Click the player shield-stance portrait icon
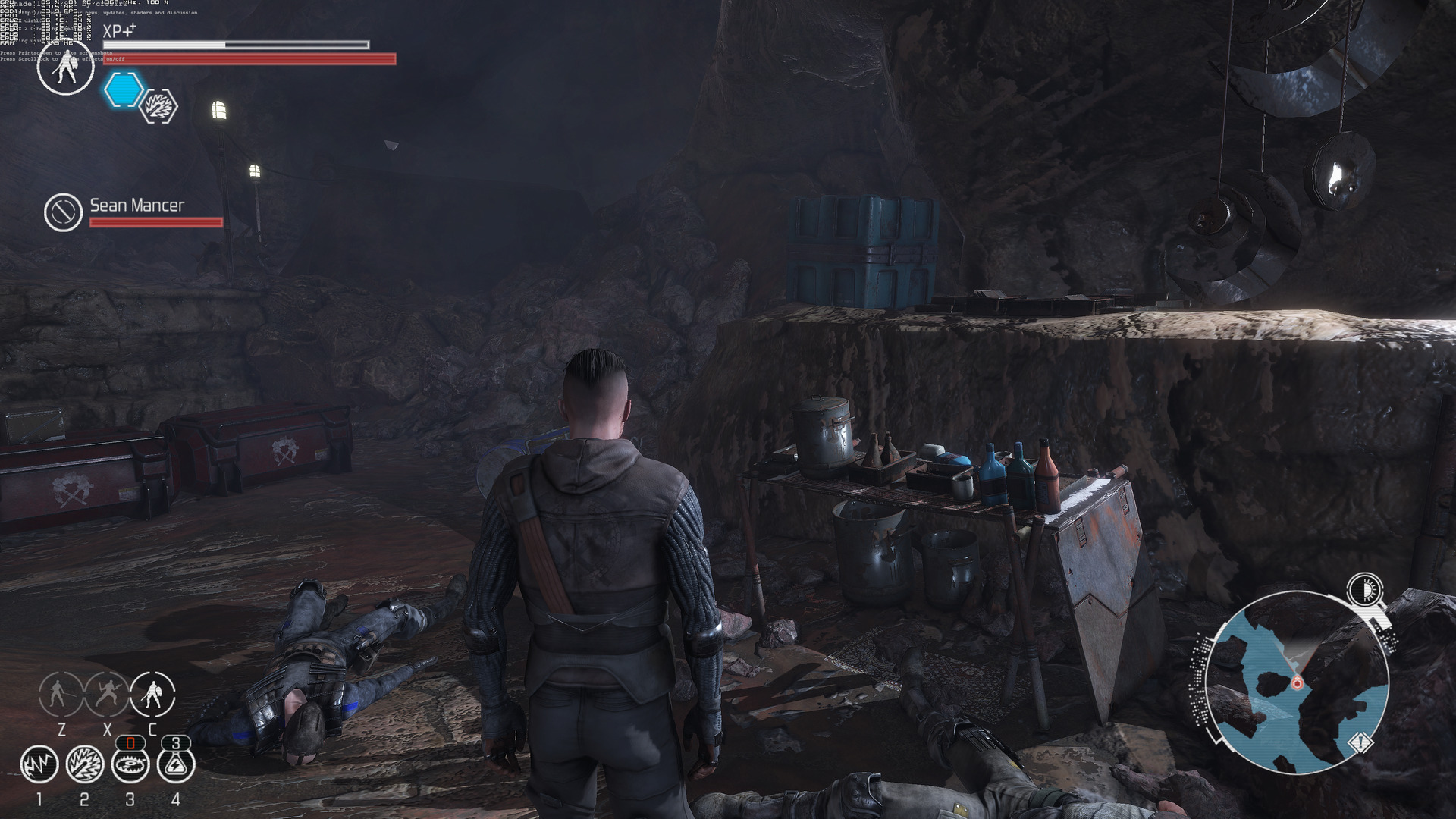Screen dimensions: 1456x819 tap(66, 68)
